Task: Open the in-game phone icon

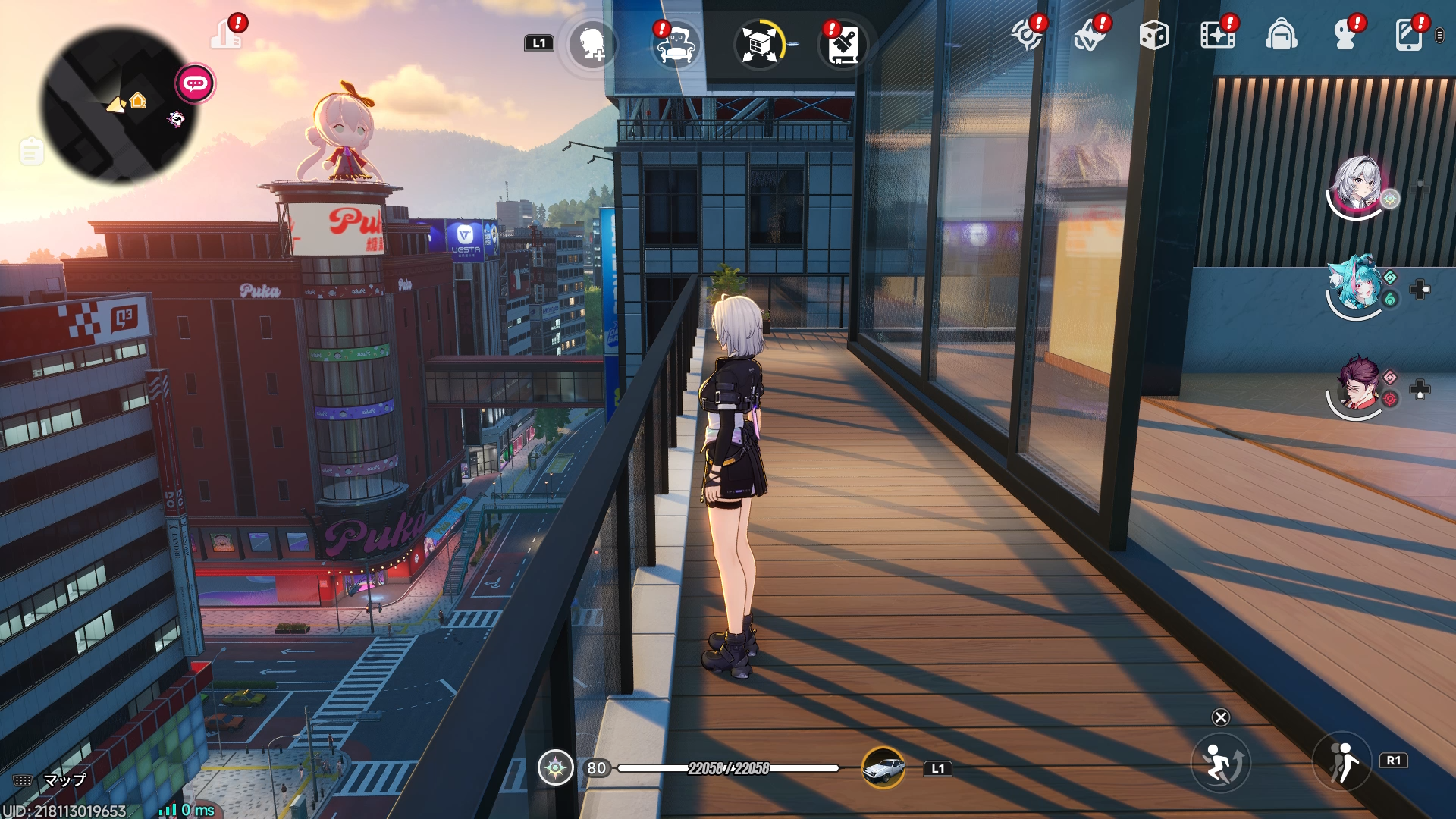Action: [1409, 34]
